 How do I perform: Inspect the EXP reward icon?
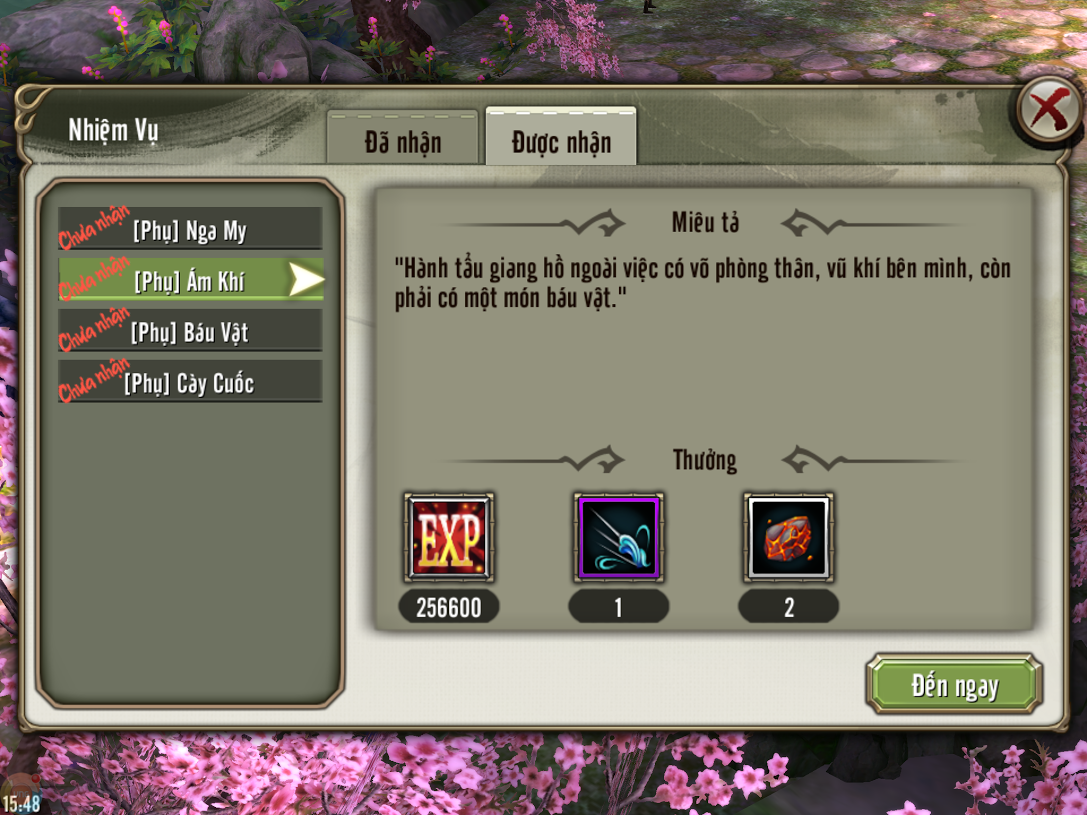click(448, 537)
